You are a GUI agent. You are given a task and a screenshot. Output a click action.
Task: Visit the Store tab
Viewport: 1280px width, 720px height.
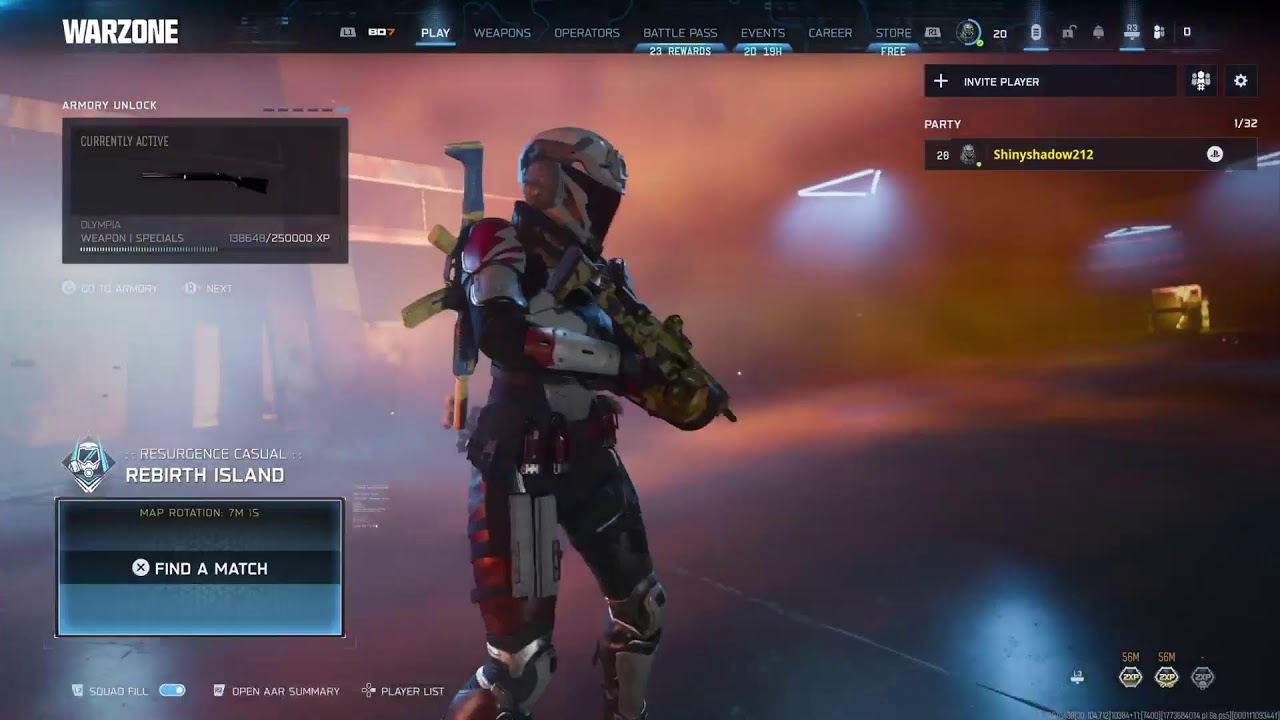893,33
